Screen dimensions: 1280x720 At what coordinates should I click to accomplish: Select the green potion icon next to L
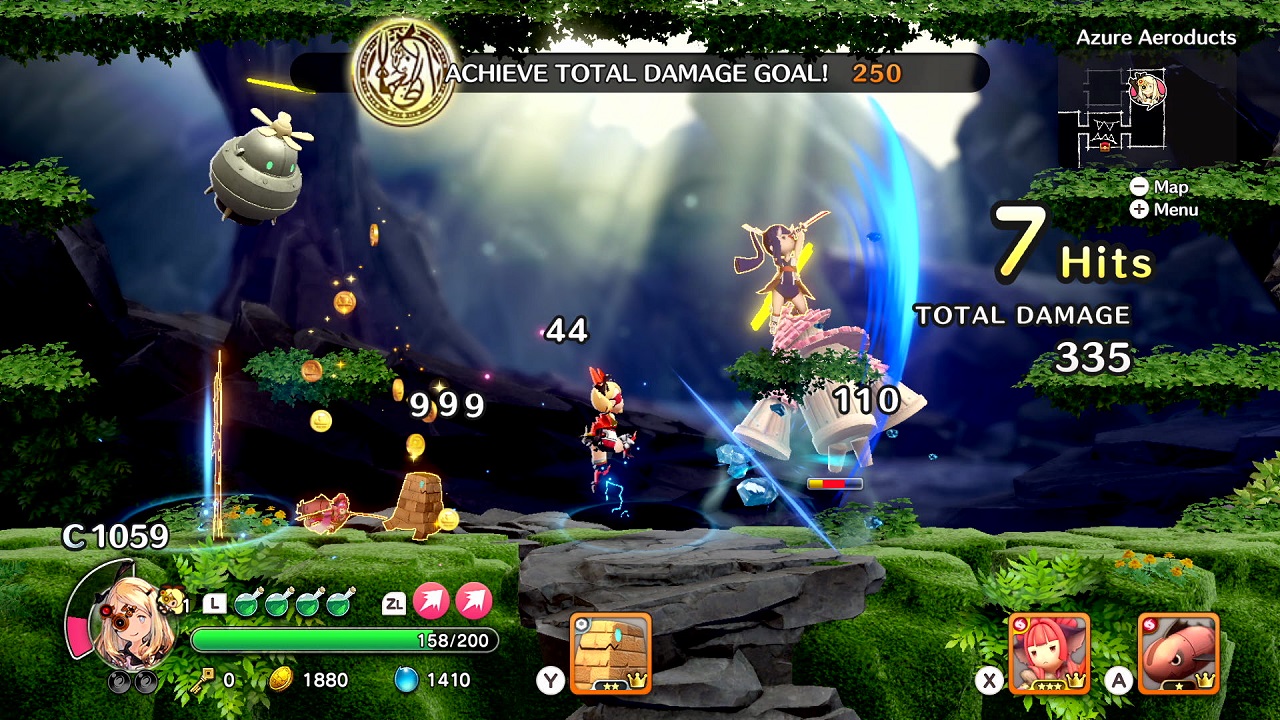pos(248,603)
